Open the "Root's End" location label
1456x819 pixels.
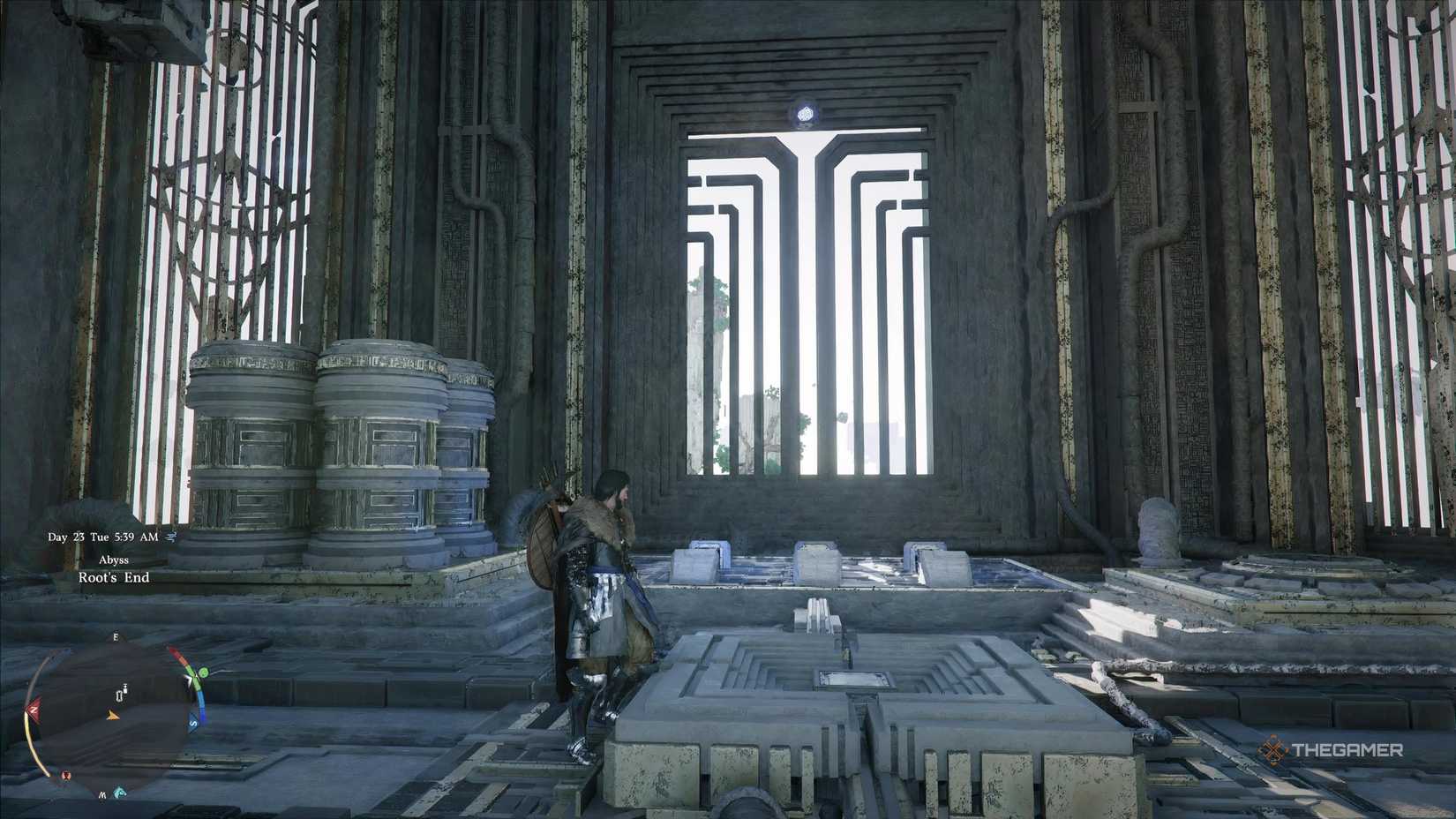click(114, 577)
